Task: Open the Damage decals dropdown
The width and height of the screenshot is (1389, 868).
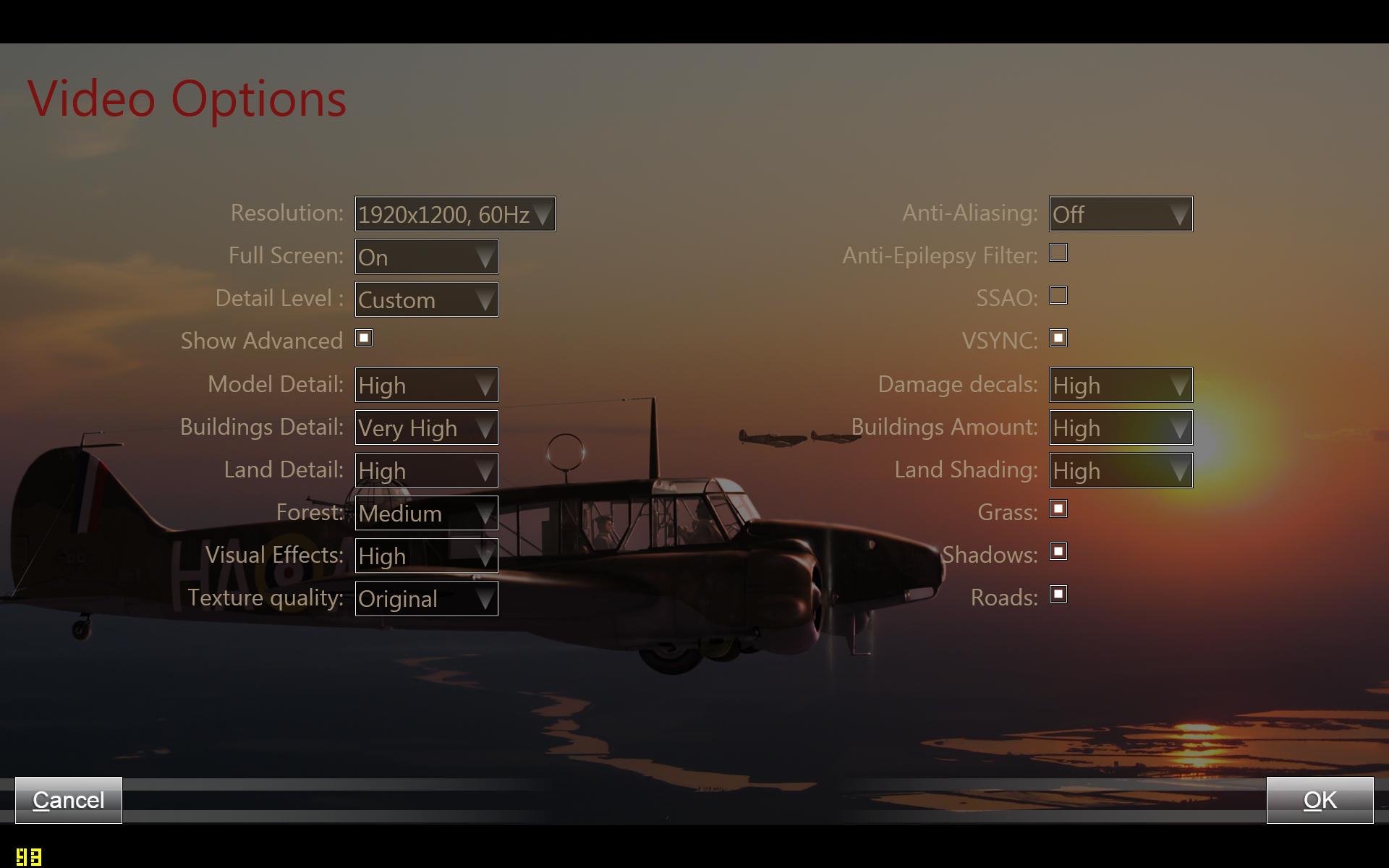Action: [x=1121, y=385]
